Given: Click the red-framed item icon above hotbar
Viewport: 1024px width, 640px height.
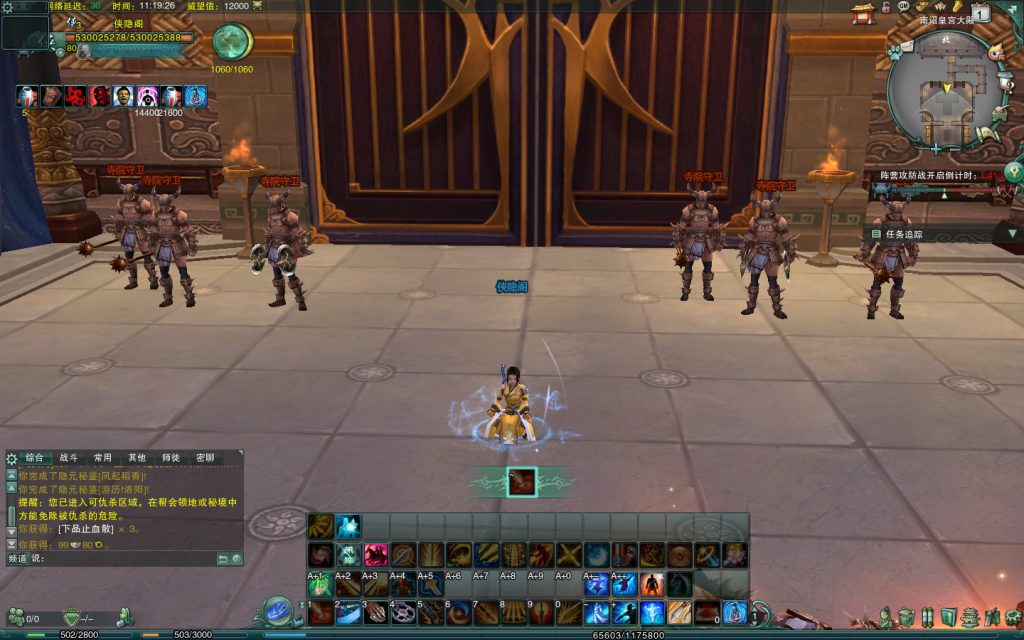Looking at the screenshot, I should (521, 482).
